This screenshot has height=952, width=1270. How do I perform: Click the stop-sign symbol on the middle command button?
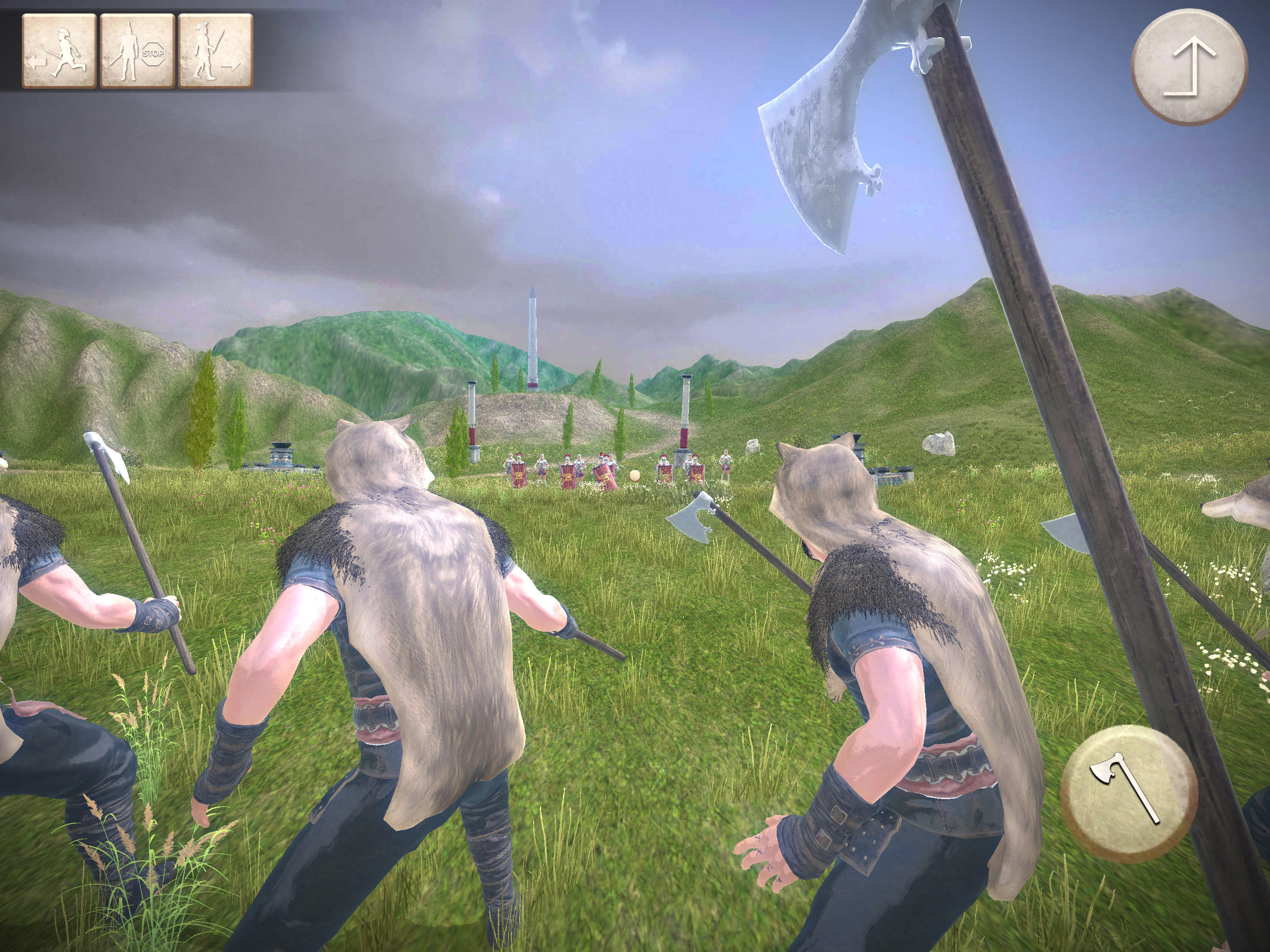pyautogui.click(x=154, y=54)
